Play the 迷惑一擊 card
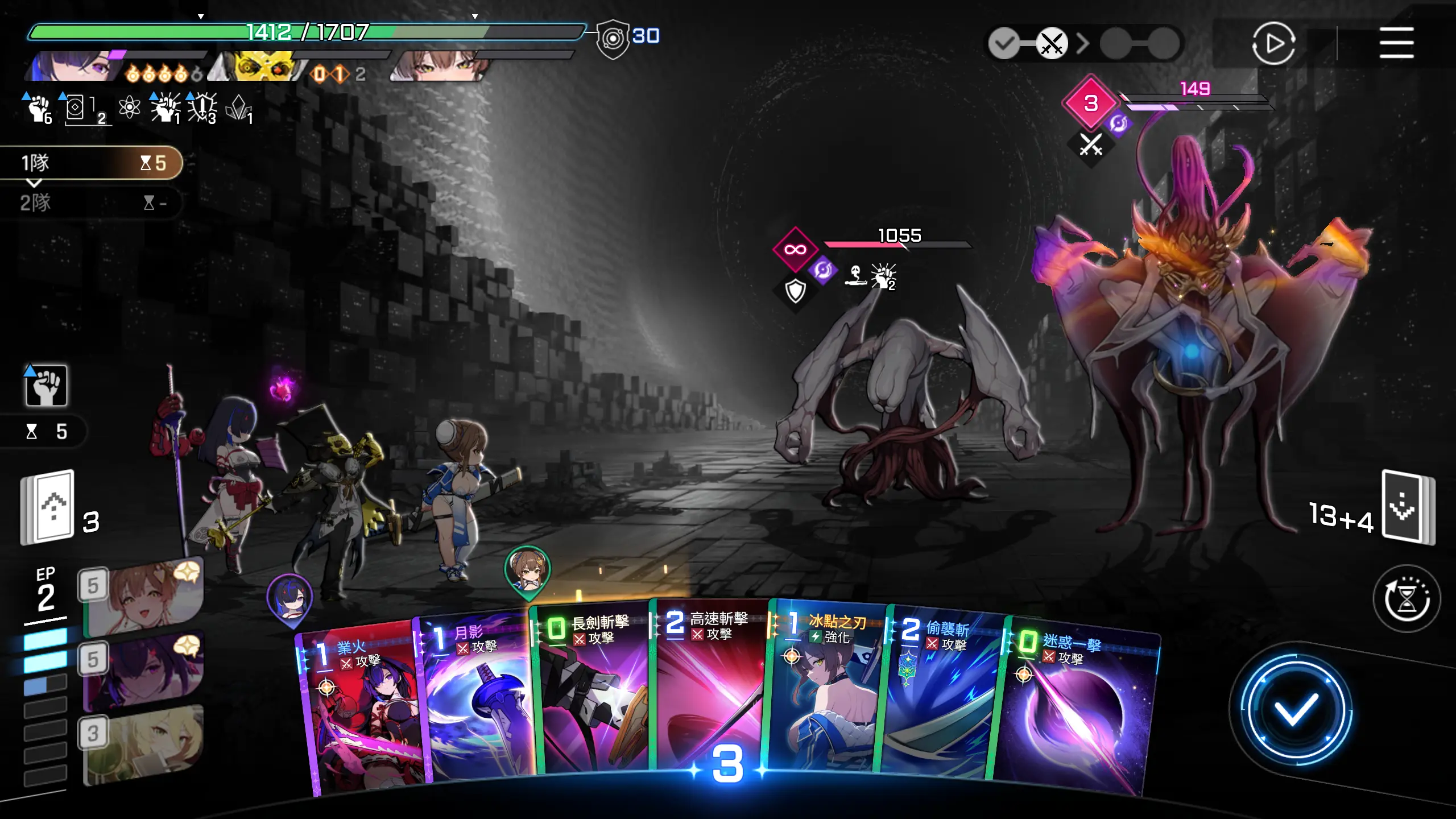1456x819 pixels. click(x=1075, y=711)
